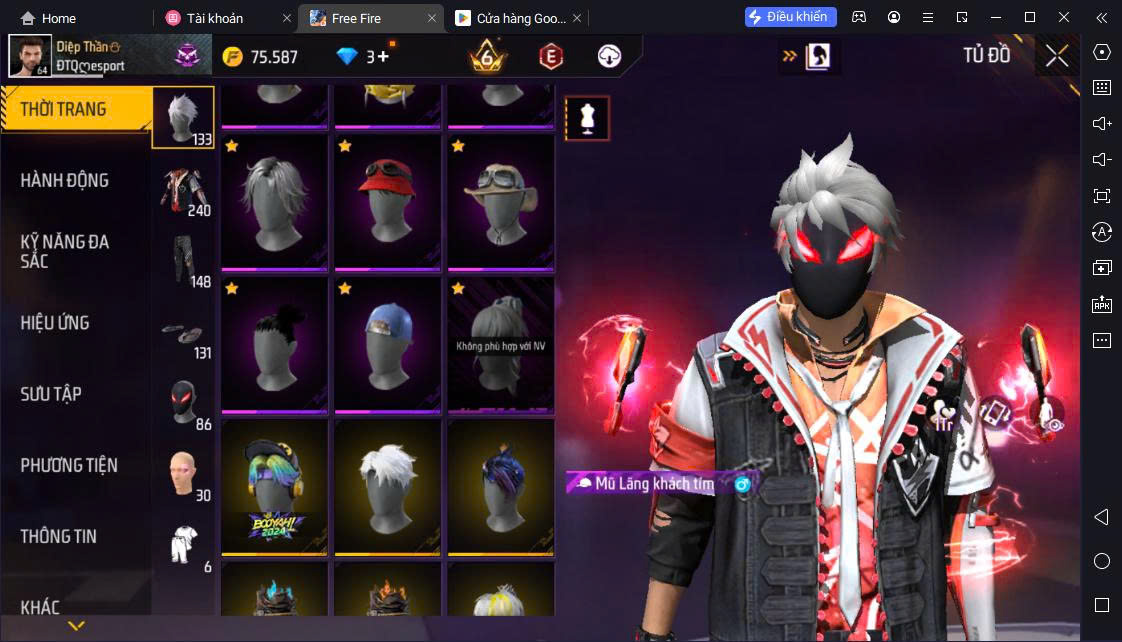Viewport: 1122px width, 642px height.
Task: Choose the tan hat with goggles
Action: (501, 201)
